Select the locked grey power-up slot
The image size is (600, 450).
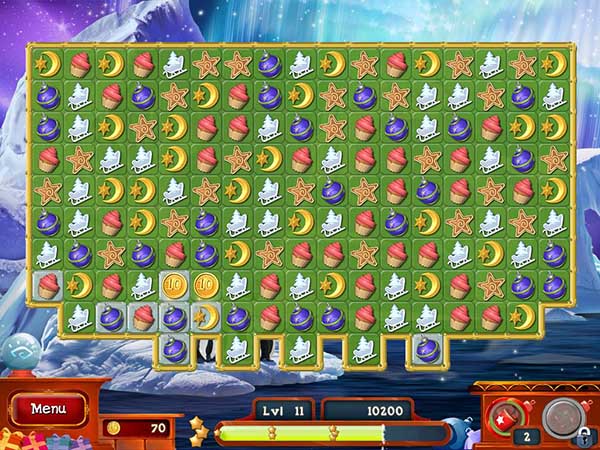564,414
